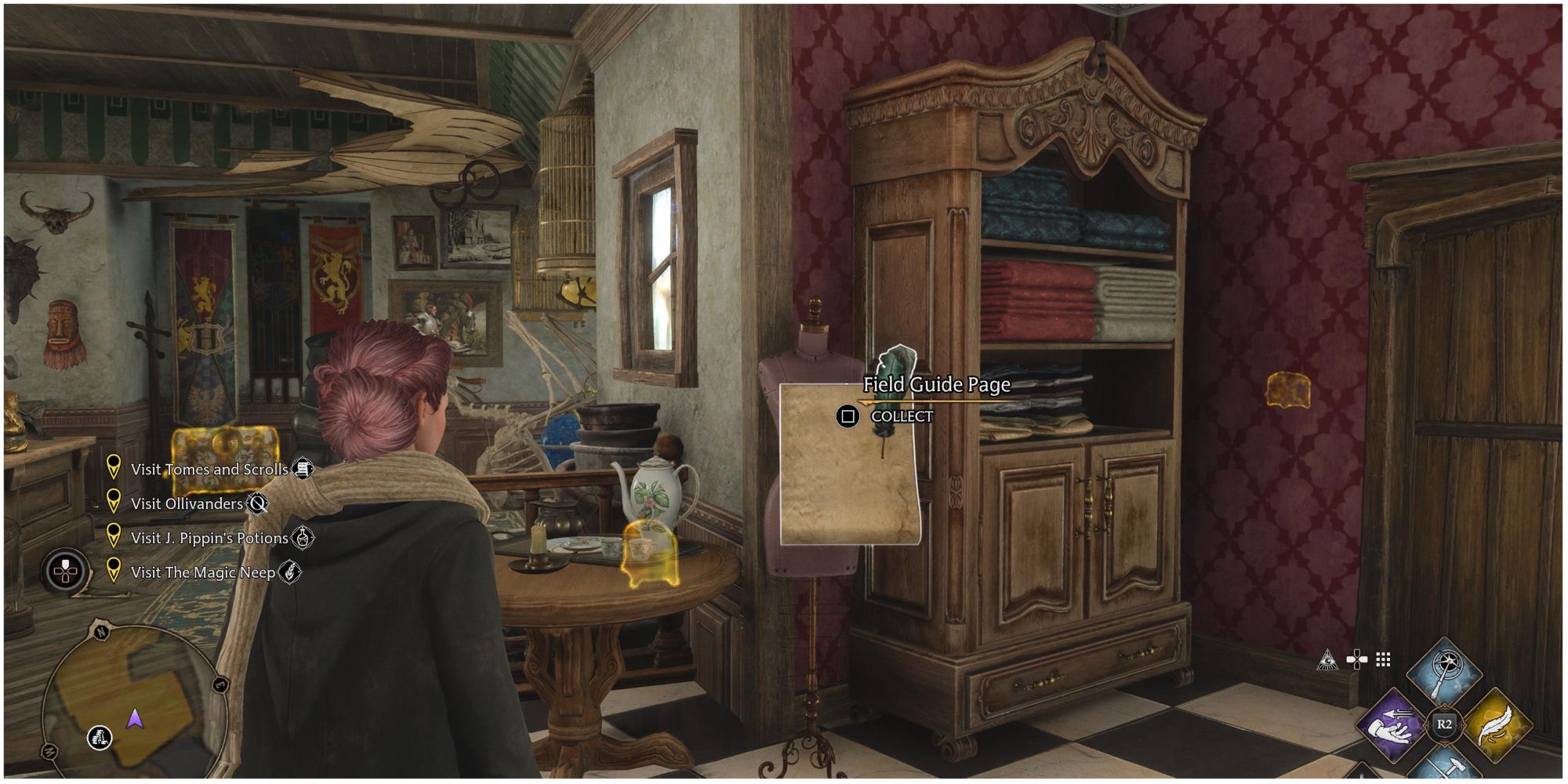Click the scroll icon beside Visit Tomes and Scrolls

[x=304, y=469]
